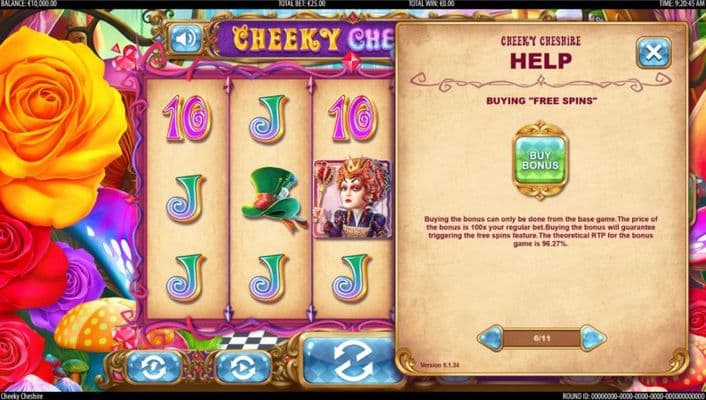Toggle the sound speaker button
706x400 pixels.
(x=184, y=39)
